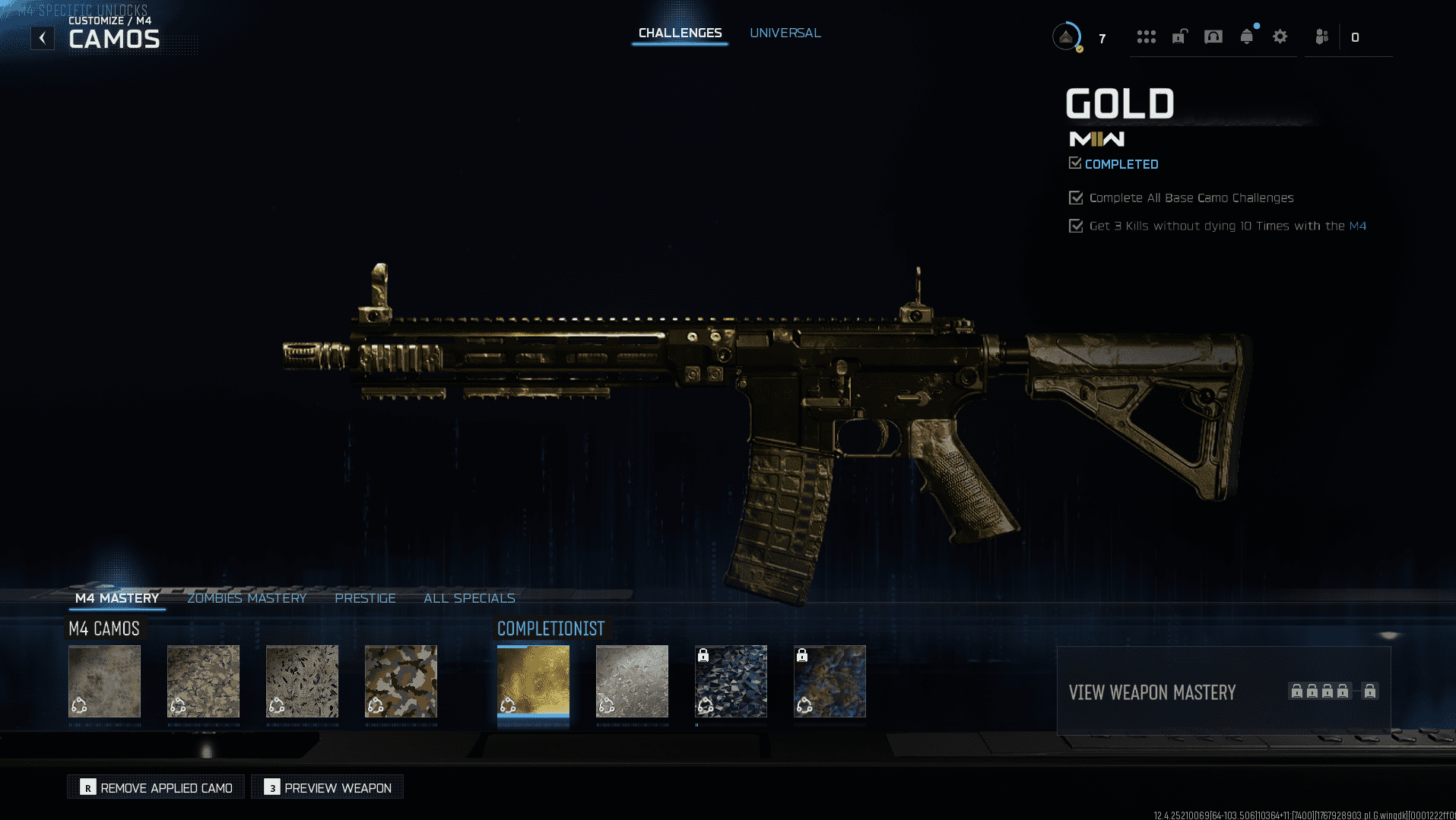Click the player rank emblem

tap(1066, 36)
